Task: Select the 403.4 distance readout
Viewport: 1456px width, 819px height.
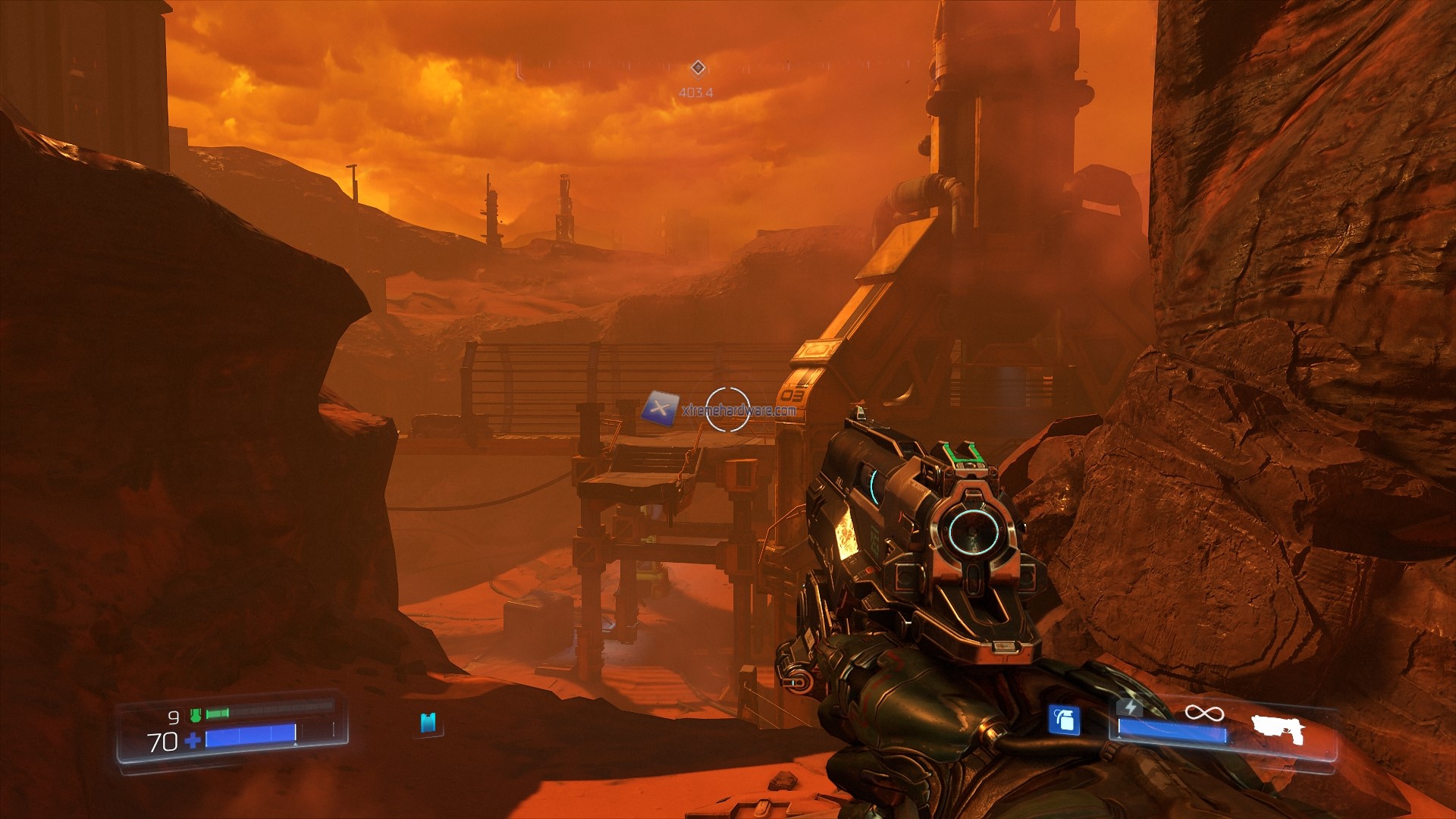Action: [695, 93]
